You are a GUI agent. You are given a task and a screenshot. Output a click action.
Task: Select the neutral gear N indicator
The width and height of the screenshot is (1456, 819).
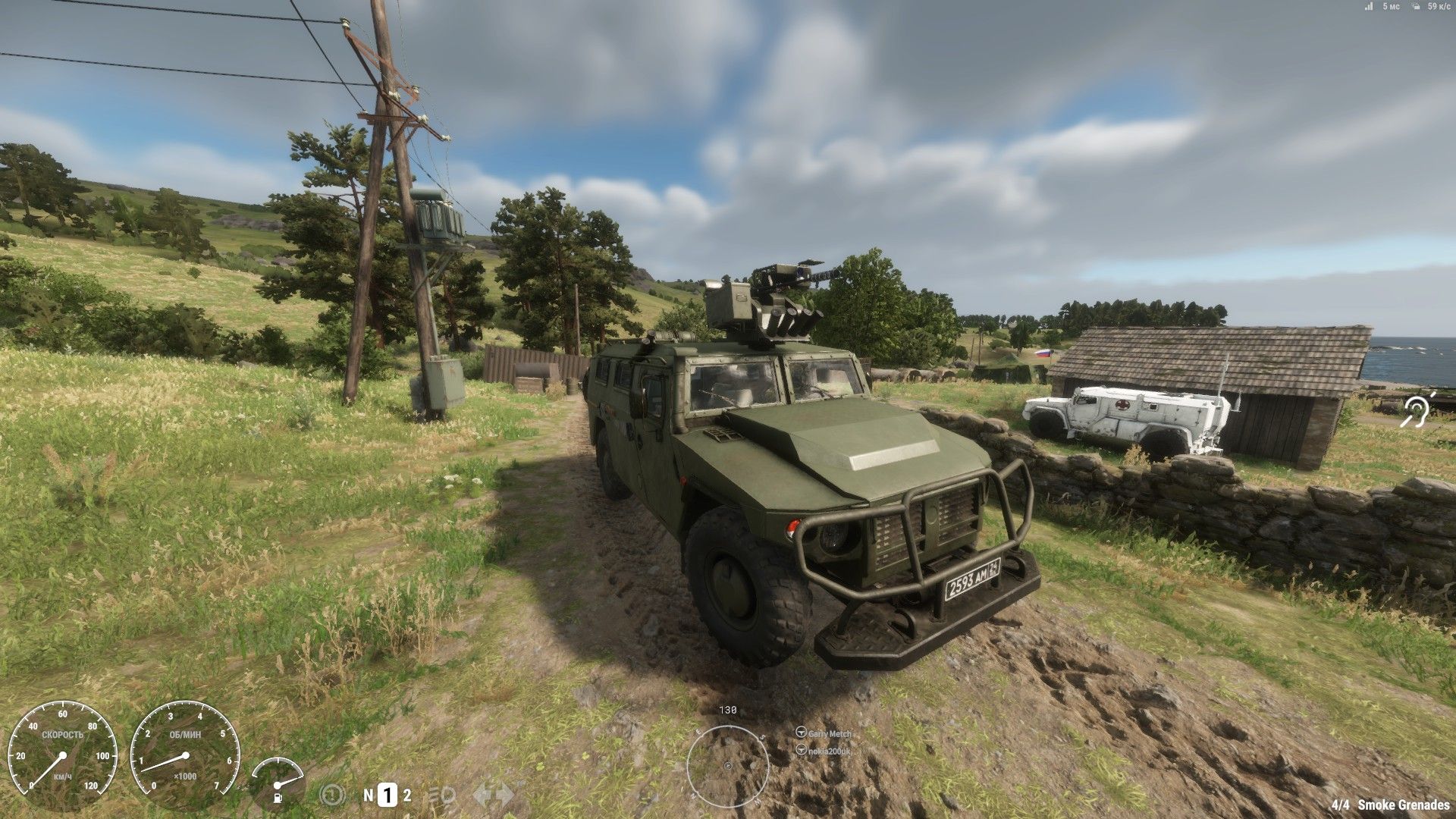[369, 795]
